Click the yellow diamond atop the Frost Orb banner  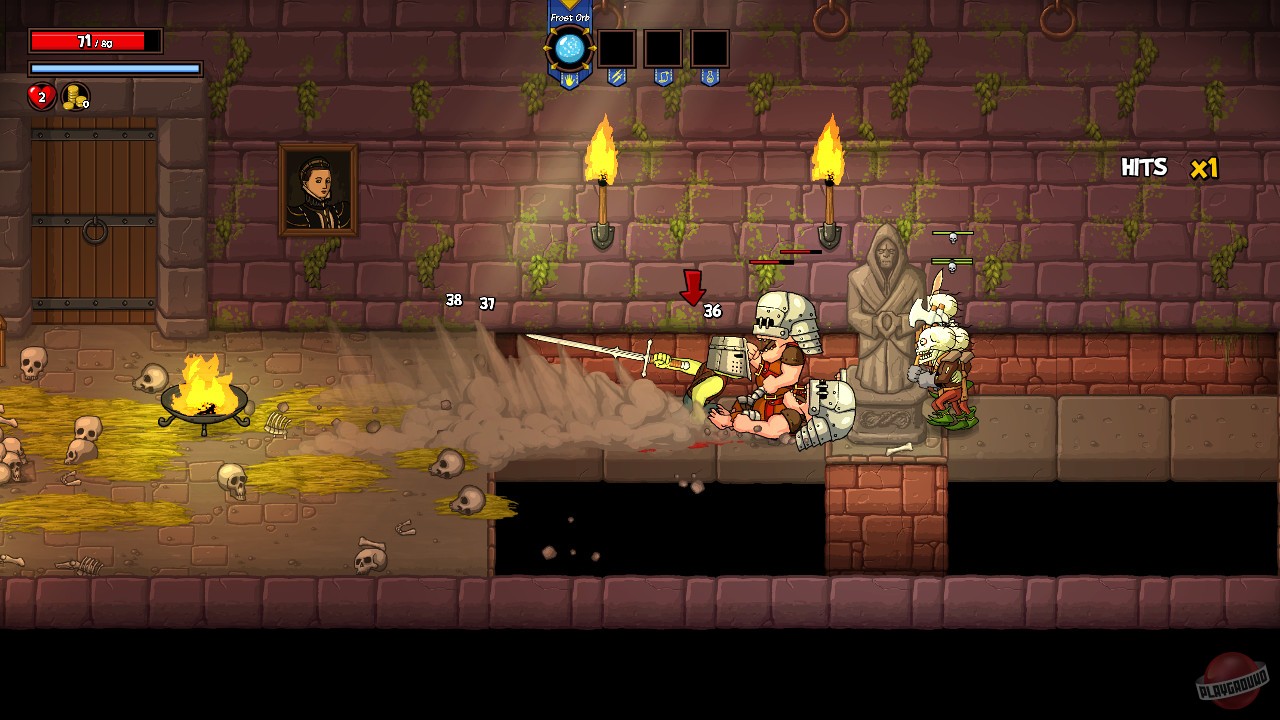569,5
